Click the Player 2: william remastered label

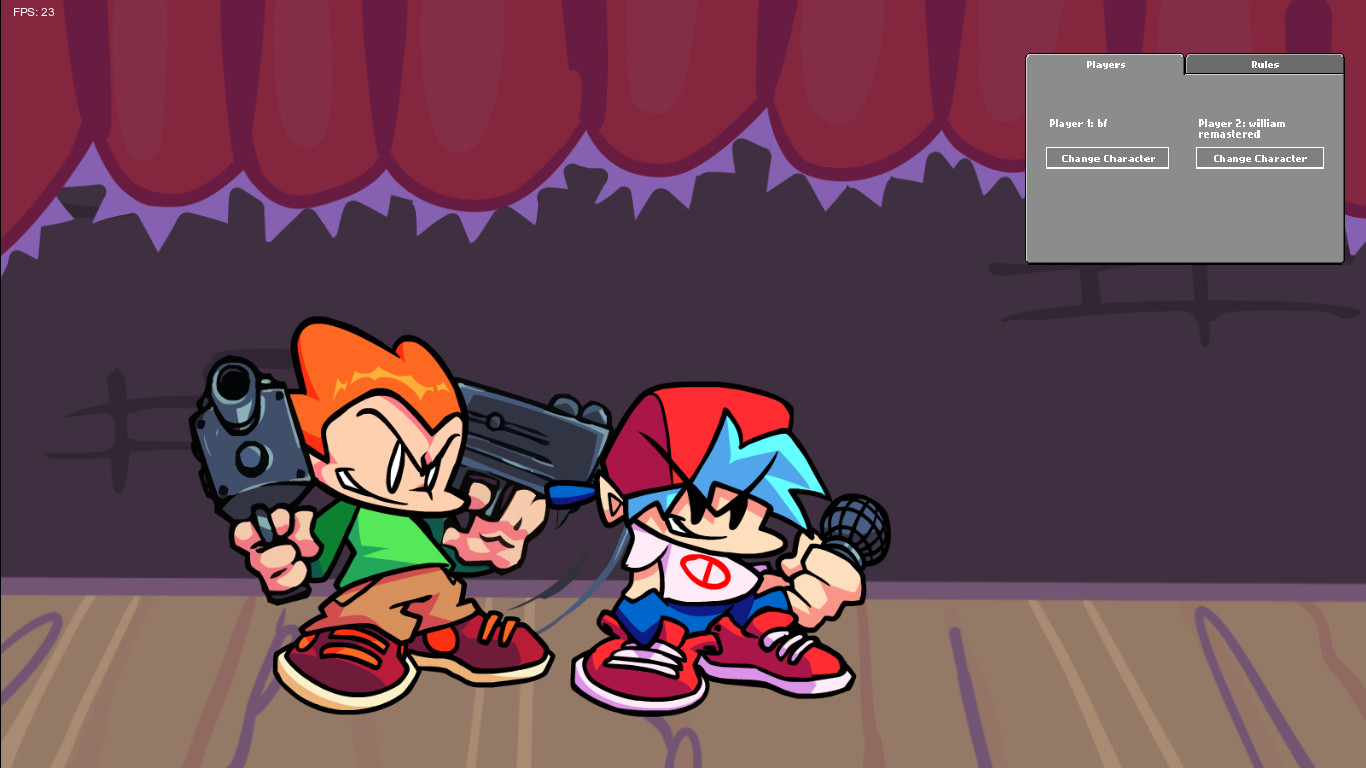pyautogui.click(x=1240, y=128)
